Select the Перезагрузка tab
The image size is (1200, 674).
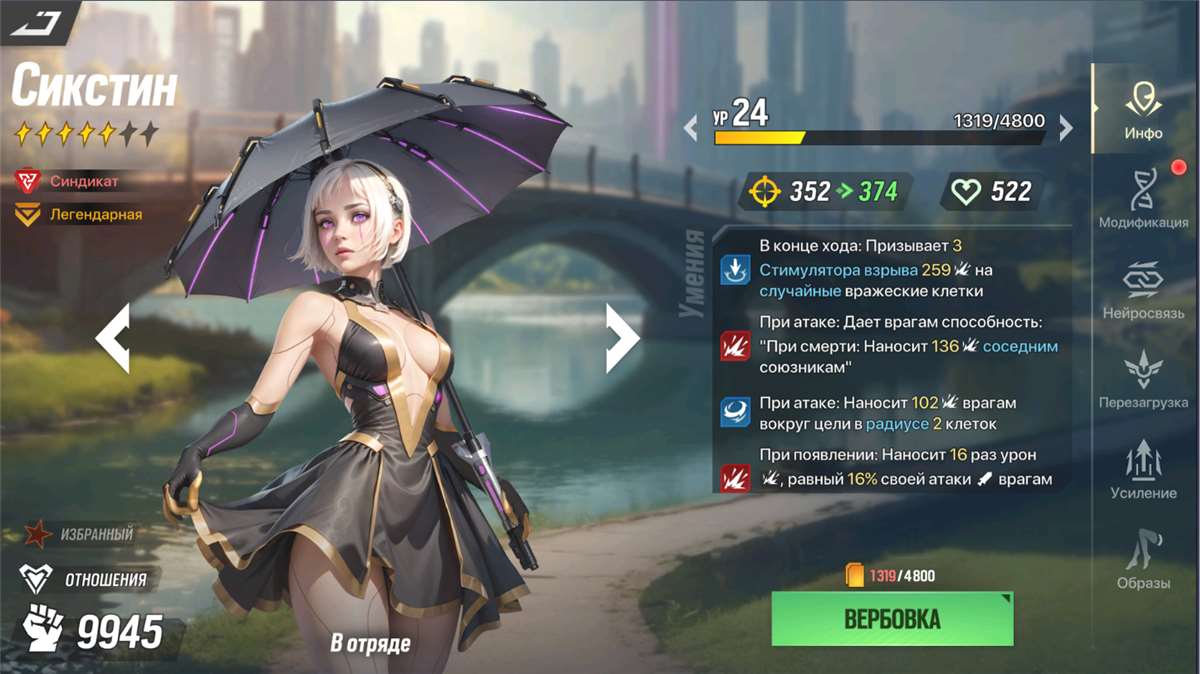(1142, 379)
